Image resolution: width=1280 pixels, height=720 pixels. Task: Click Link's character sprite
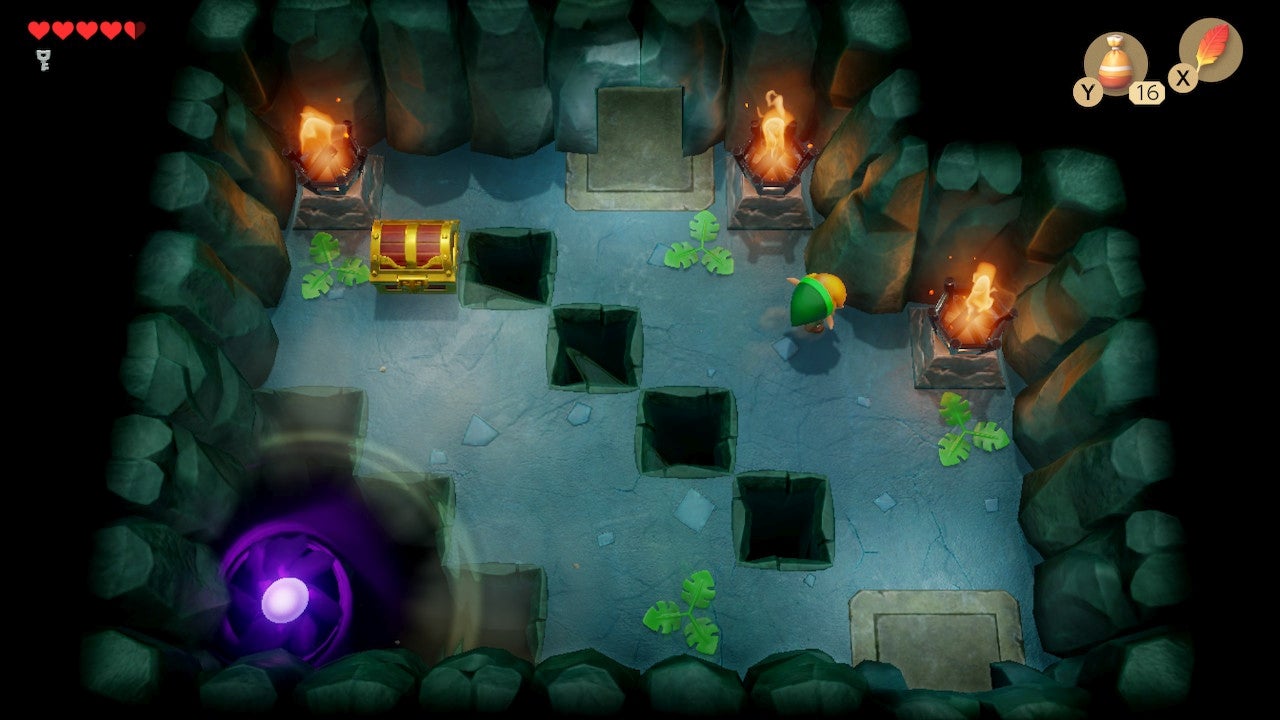tap(815, 300)
